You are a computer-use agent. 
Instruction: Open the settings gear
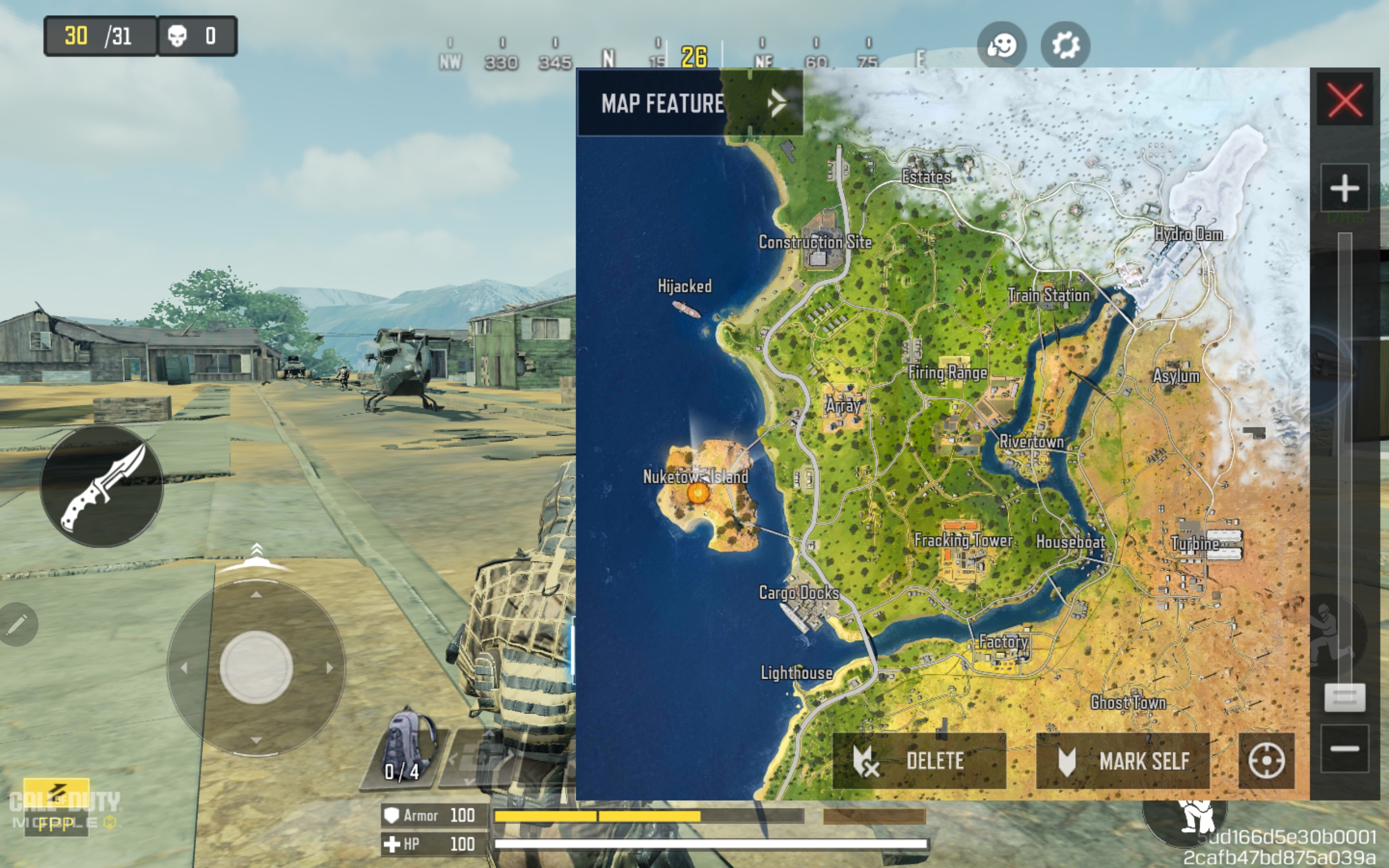(x=1065, y=46)
